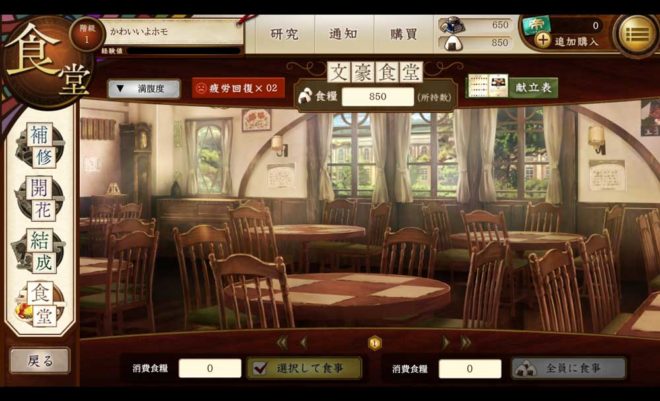Open the 研究 (Research) tab
Image resolution: width=660 pixels, height=401 pixels.
pyautogui.click(x=285, y=33)
